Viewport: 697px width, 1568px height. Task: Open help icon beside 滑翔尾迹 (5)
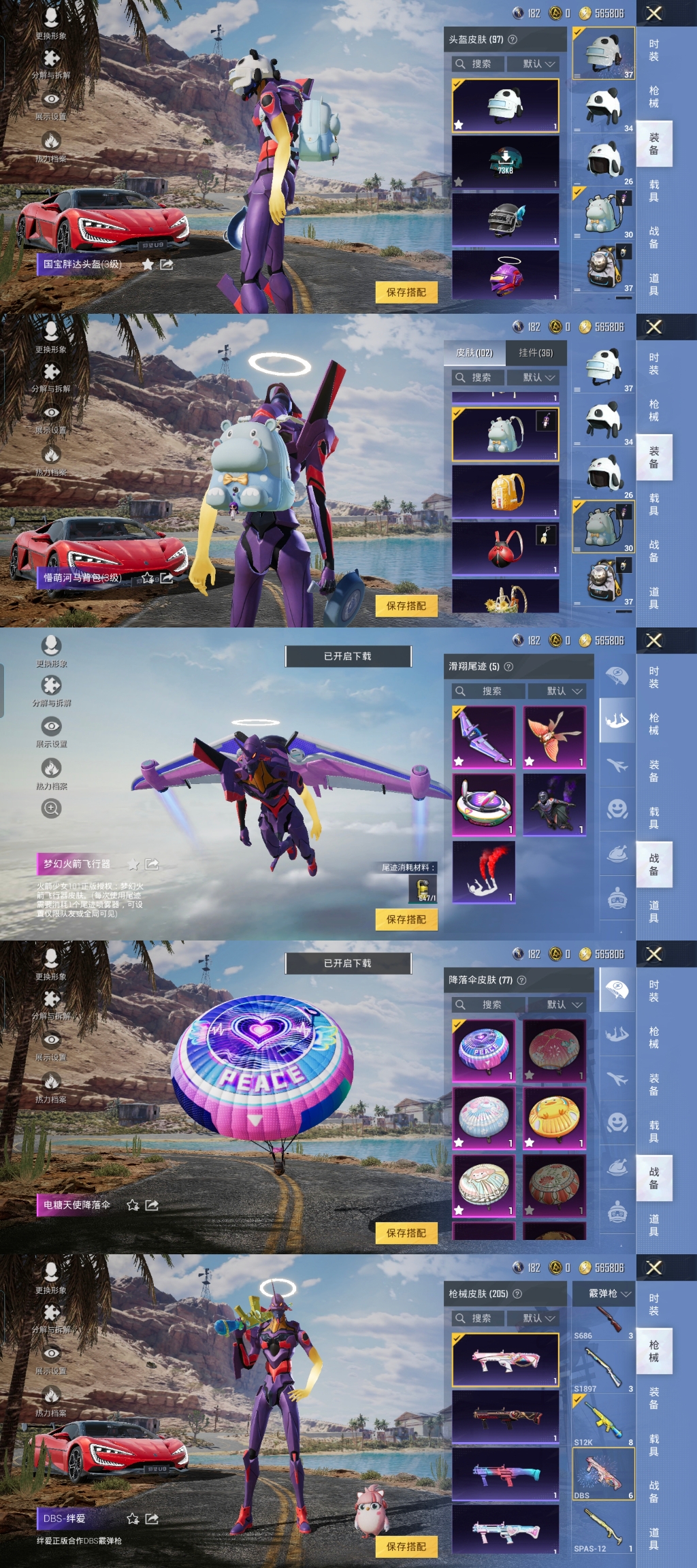(x=508, y=666)
